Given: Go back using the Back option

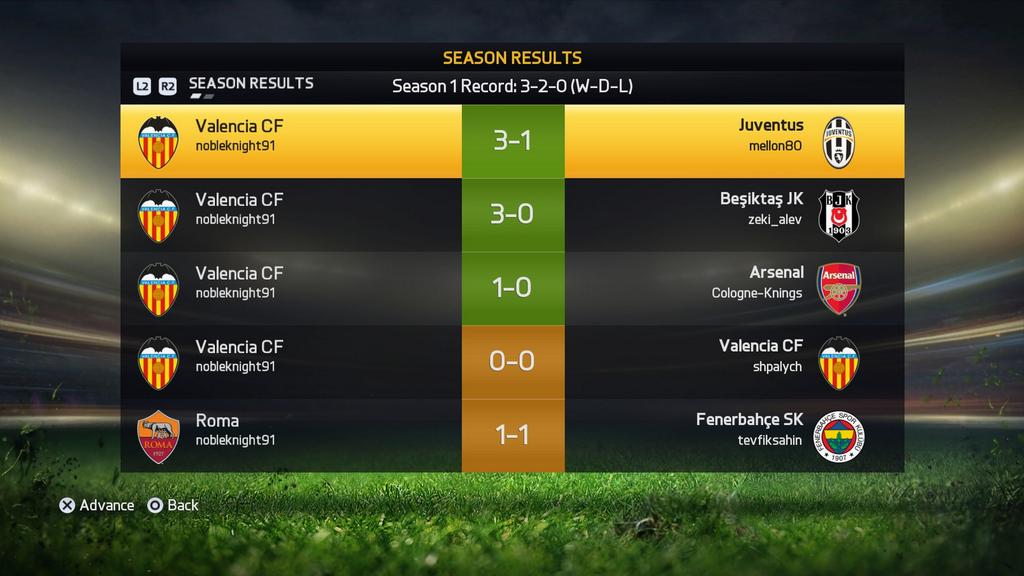Looking at the screenshot, I should pyautogui.click(x=173, y=505).
